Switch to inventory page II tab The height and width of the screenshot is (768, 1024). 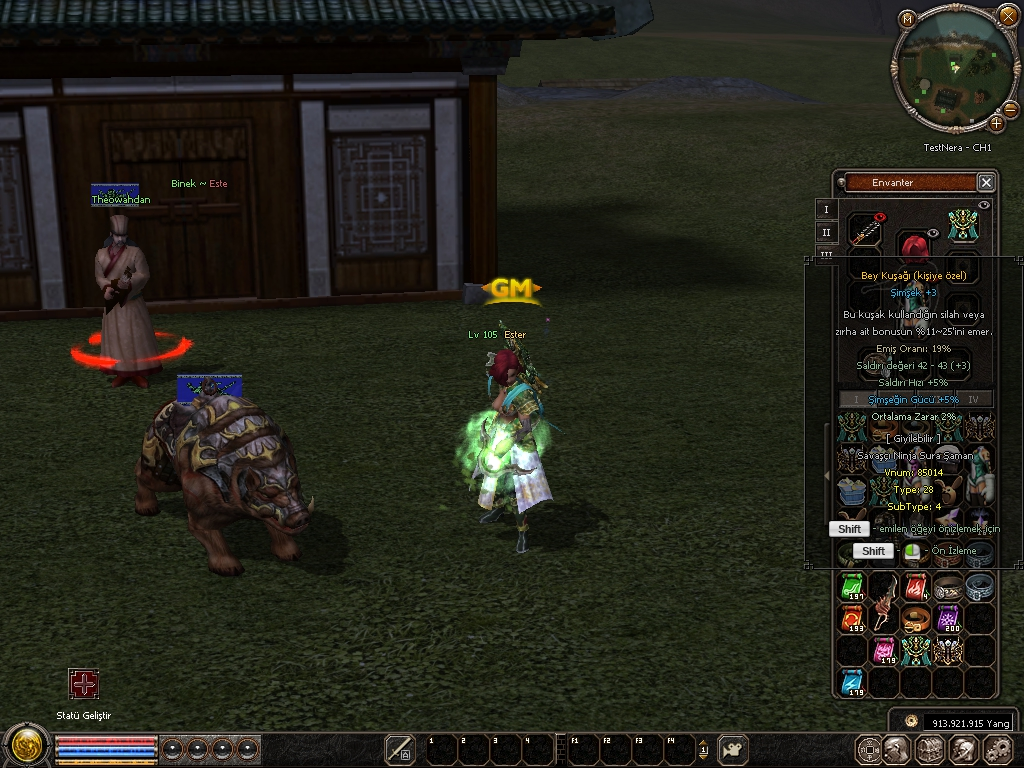point(826,232)
